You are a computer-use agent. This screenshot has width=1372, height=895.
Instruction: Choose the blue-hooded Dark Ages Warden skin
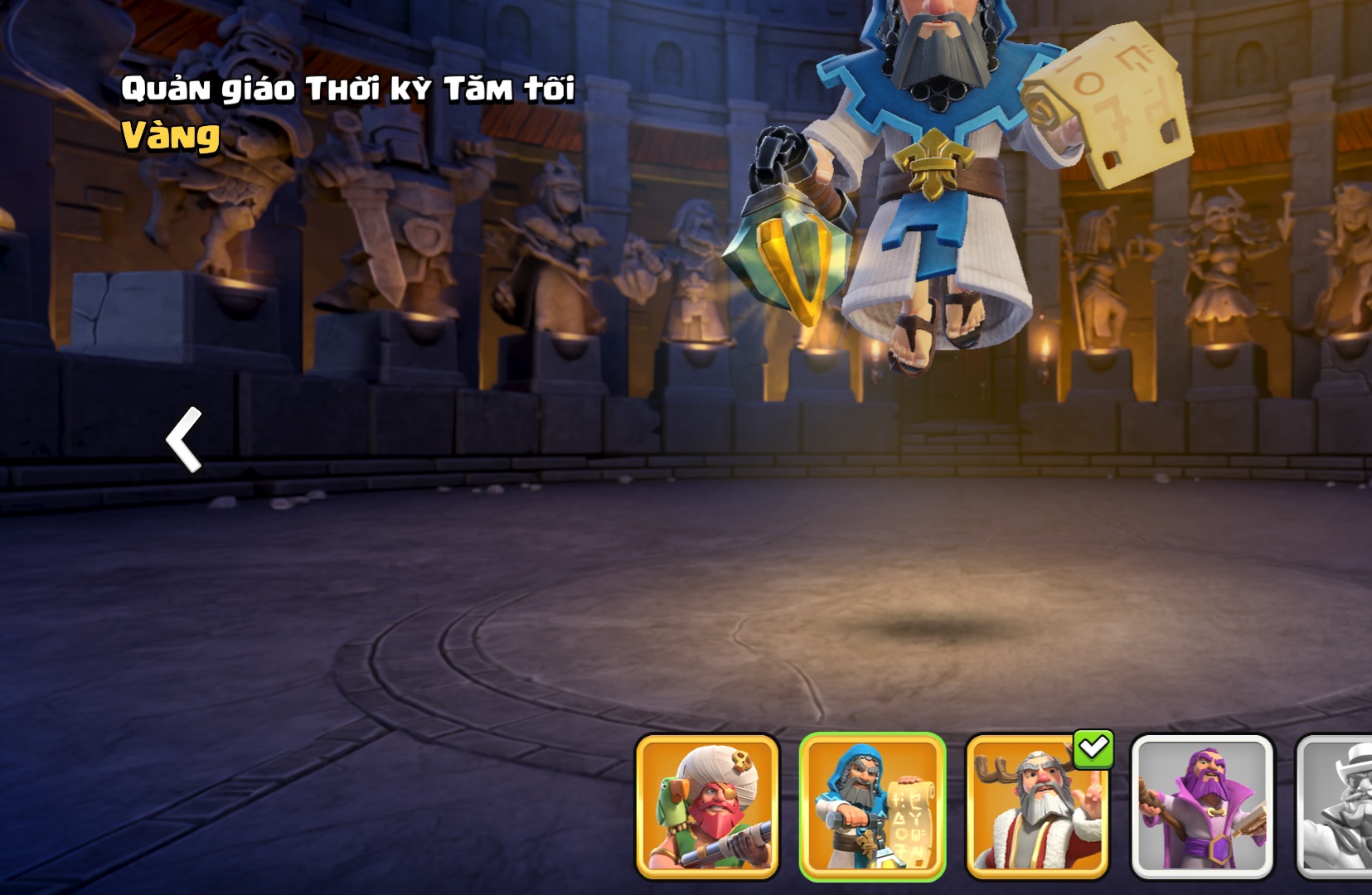tap(872, 805)
